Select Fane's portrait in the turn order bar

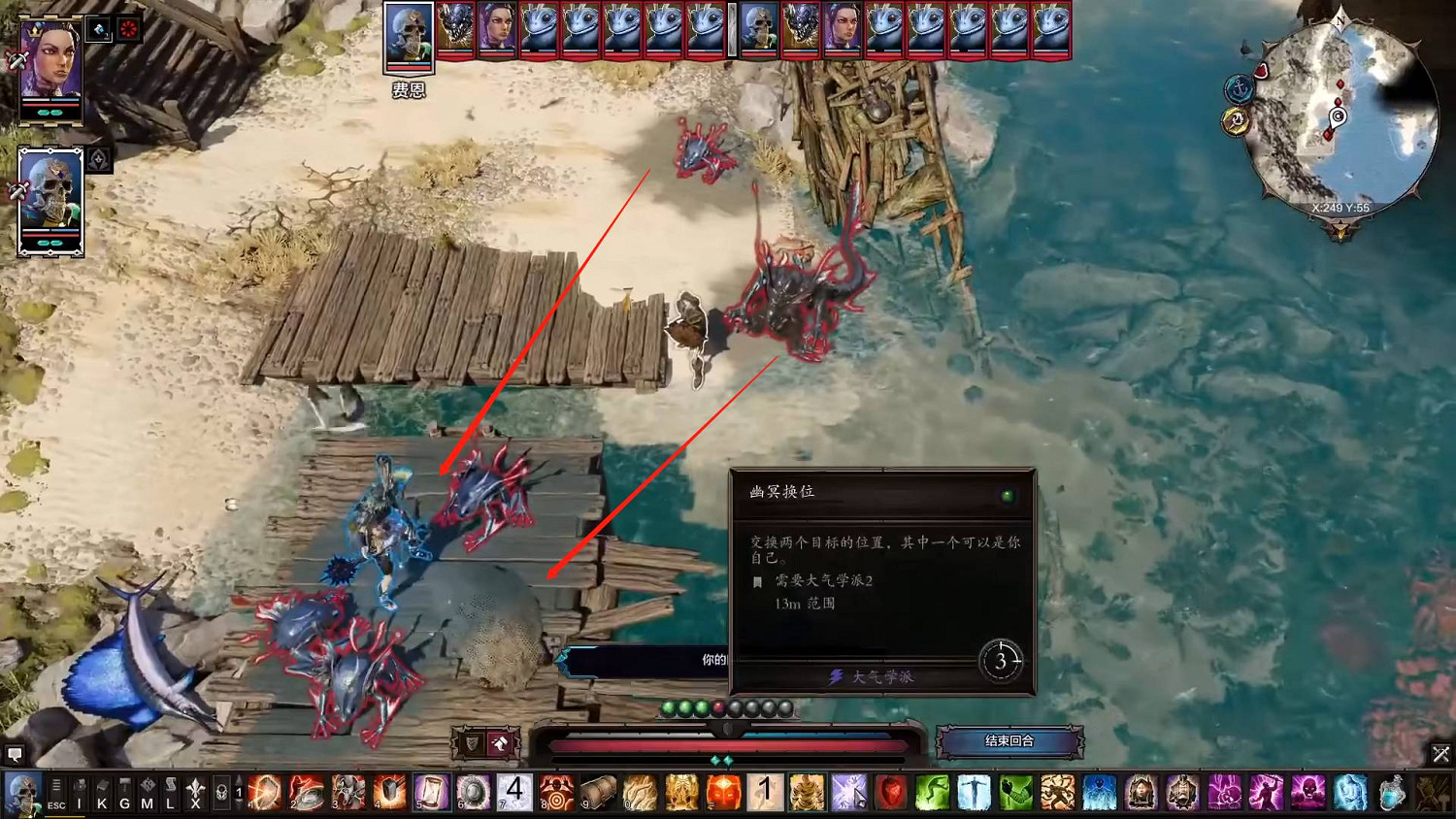(409, 31)
